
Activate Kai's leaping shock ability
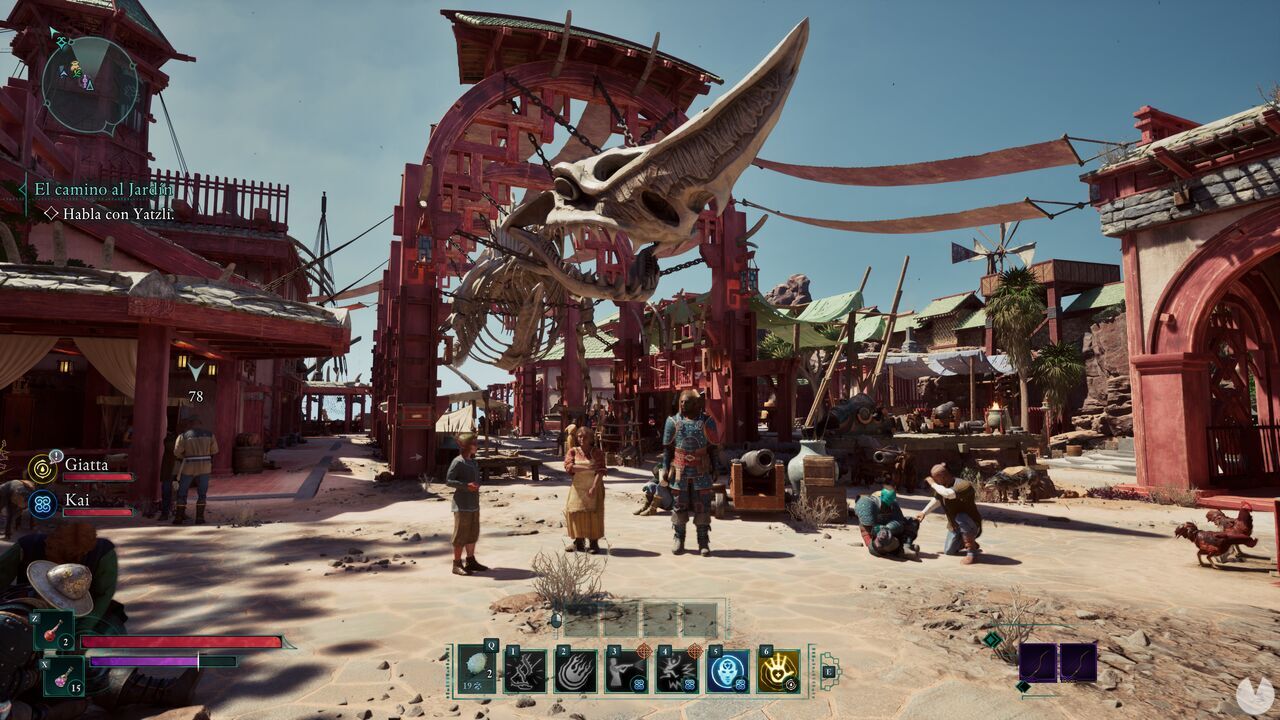(677, 671)
